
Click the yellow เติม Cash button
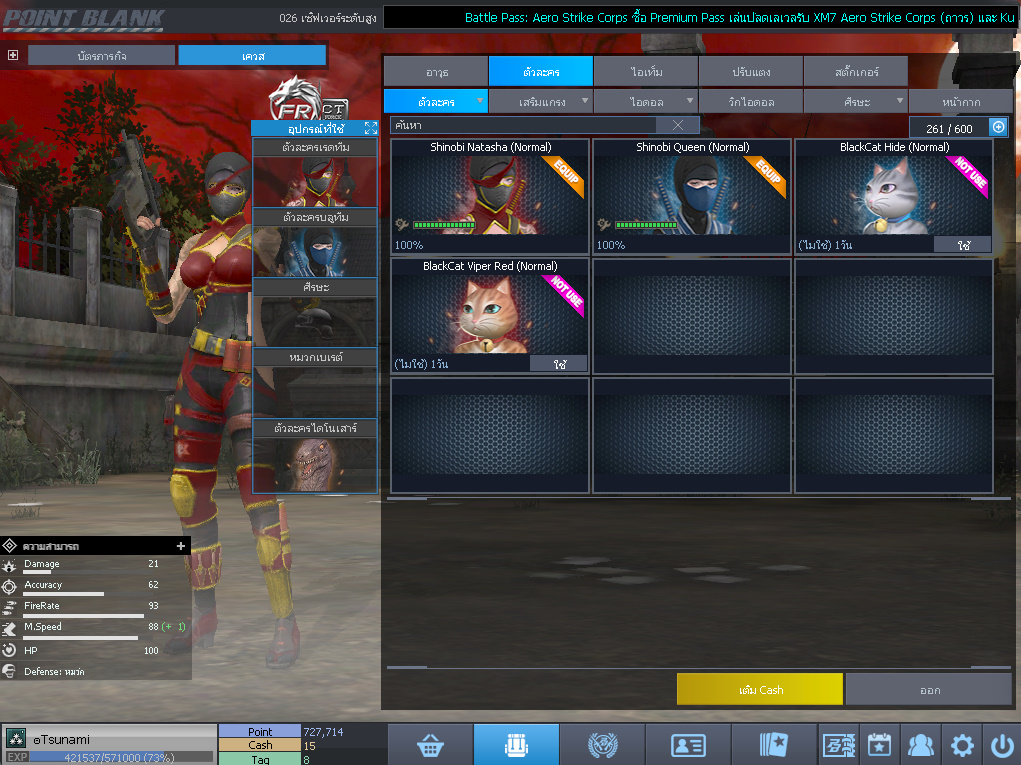pyautogui.click(x=760, y=690)
